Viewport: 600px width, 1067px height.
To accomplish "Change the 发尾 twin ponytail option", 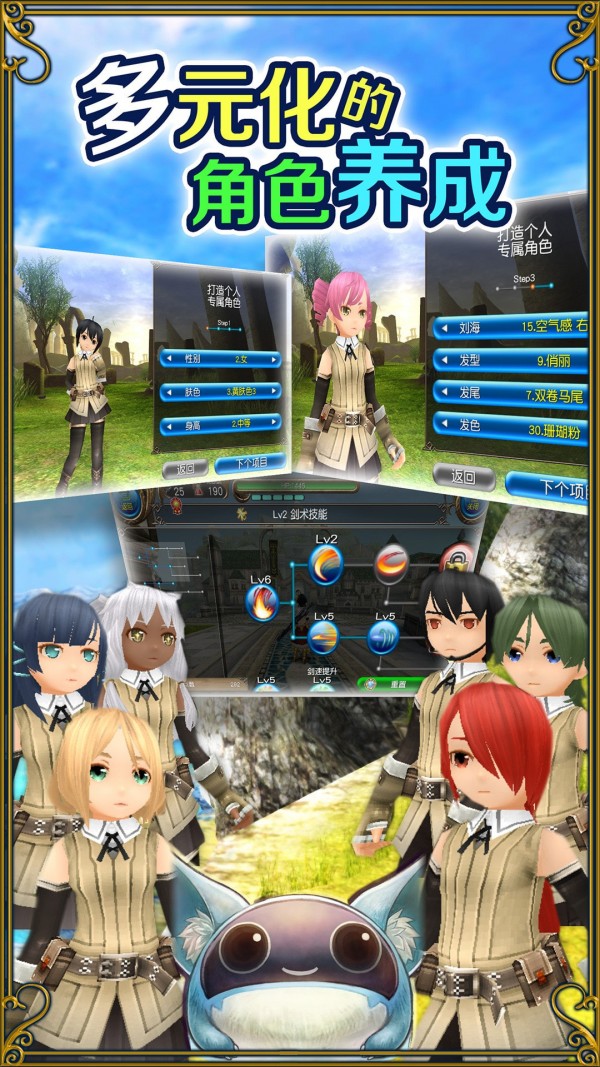I will [510, 393].
